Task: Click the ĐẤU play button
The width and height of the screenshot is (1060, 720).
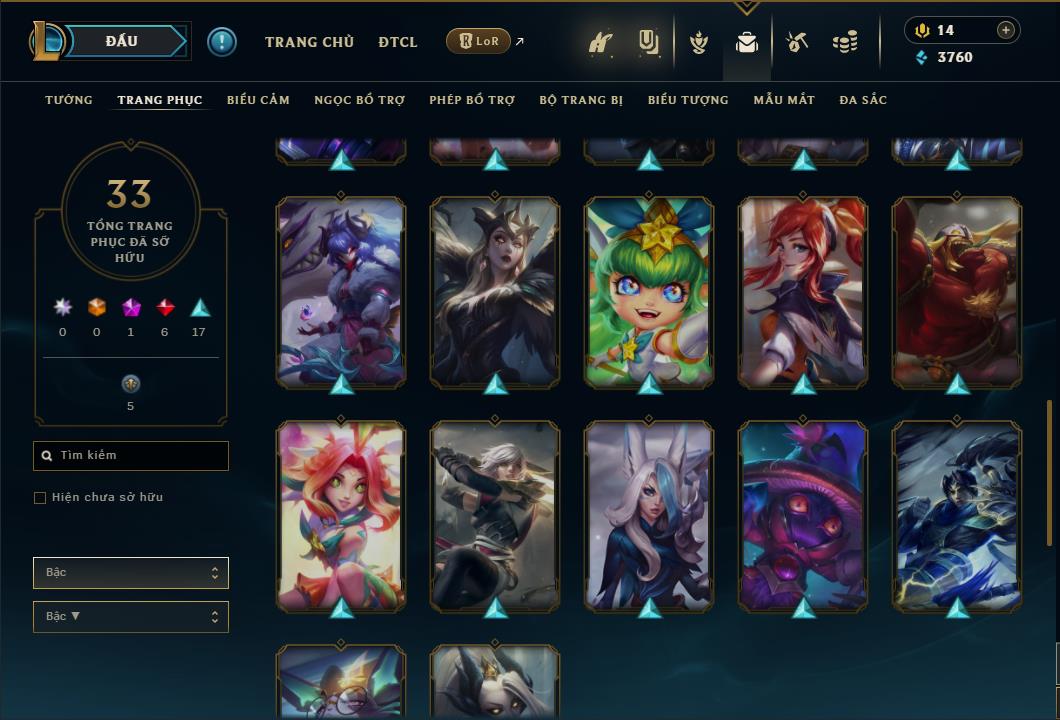Action: click(x=121, y=41)
